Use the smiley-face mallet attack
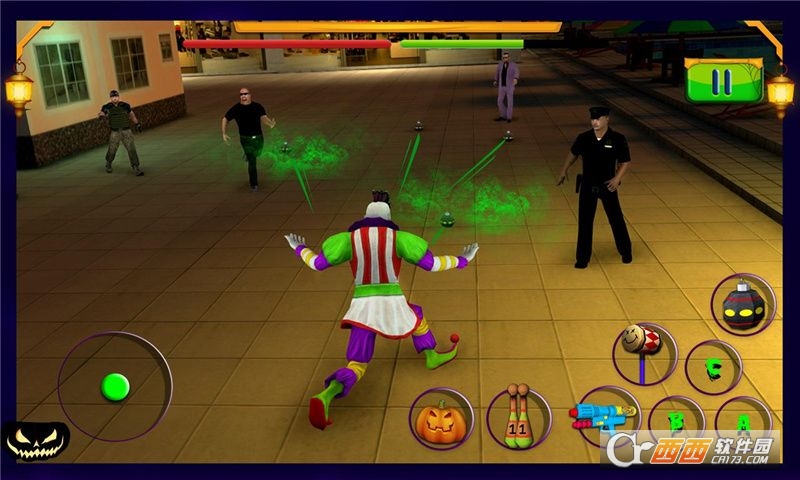Viewport: 800px width, 480px height. point(644,351)
